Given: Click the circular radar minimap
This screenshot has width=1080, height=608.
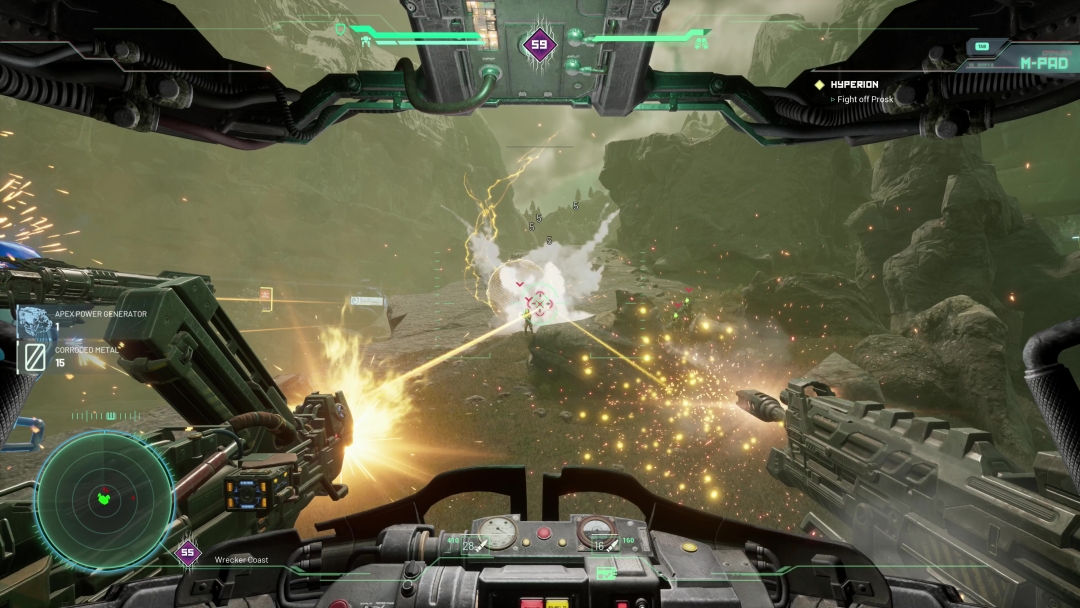Looking at the screenshot, I should [x=104, y=498].
